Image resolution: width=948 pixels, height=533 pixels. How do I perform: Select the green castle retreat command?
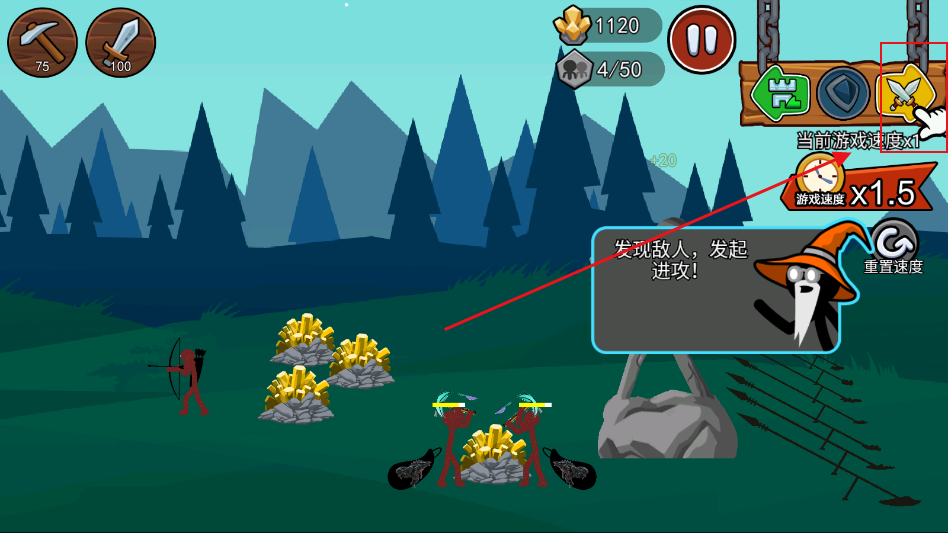click(x=781, y=93)
